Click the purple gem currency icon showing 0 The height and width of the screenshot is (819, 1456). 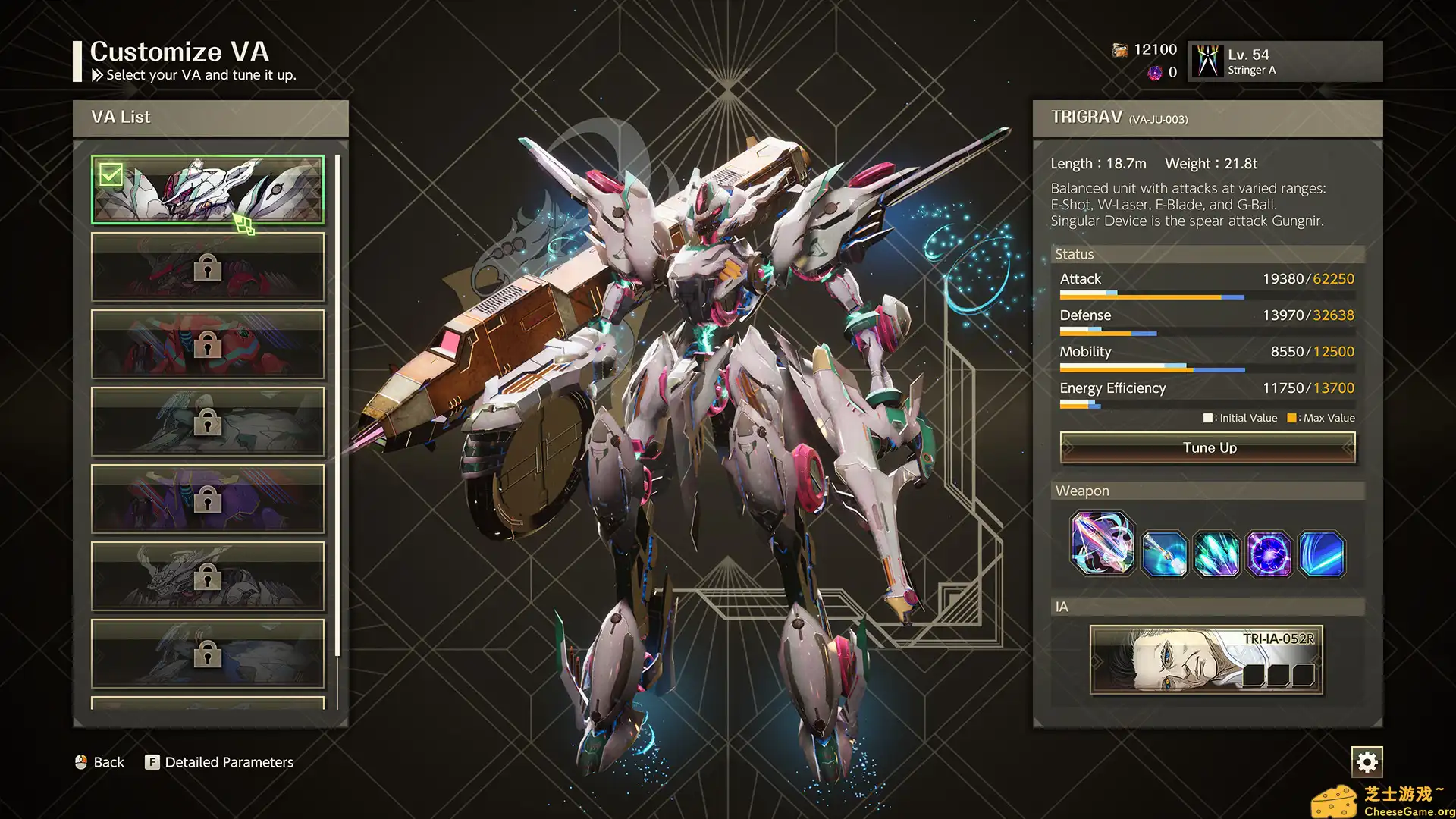pos(1154,73)
